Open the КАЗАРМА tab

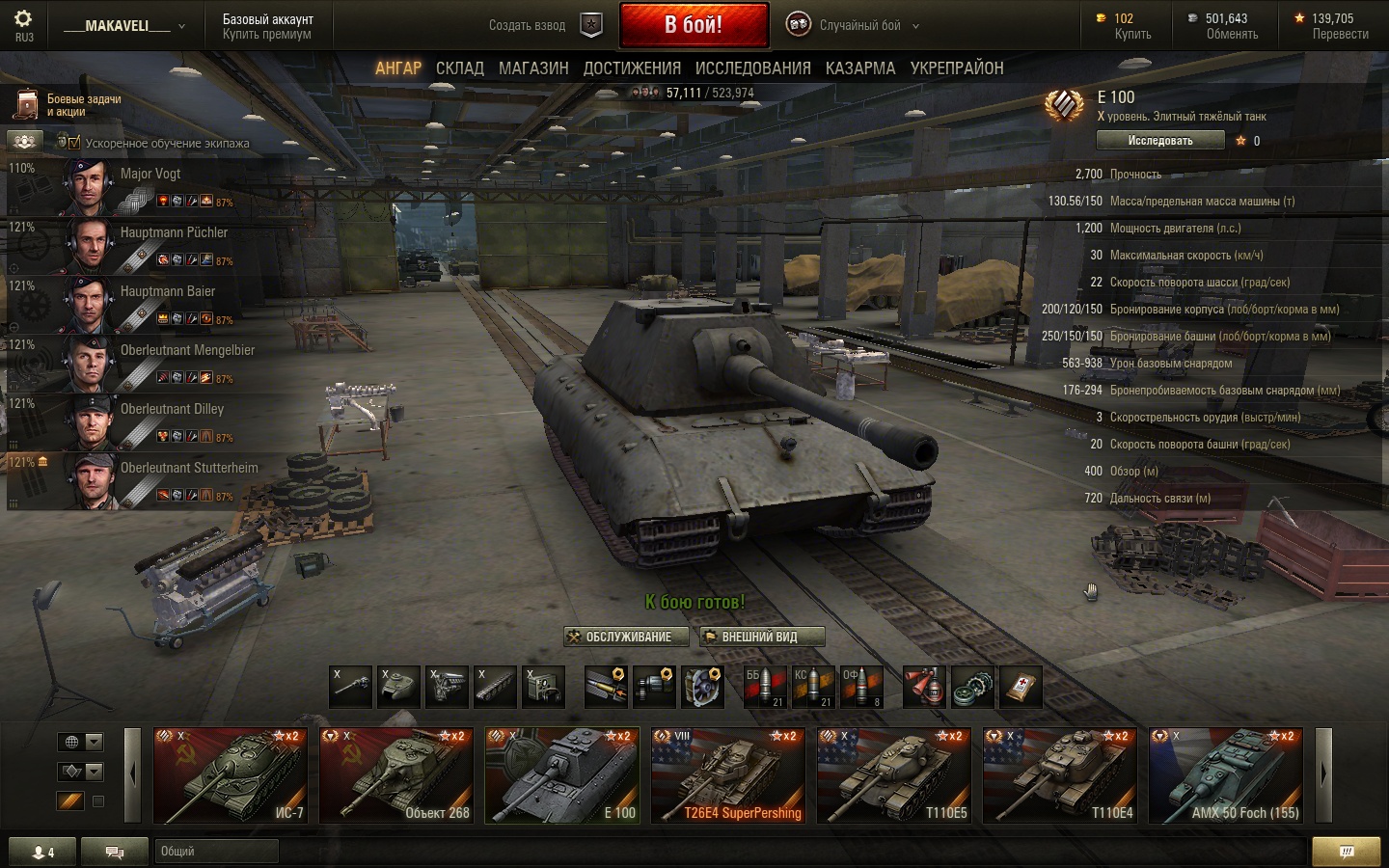click(x=859, y=68)
